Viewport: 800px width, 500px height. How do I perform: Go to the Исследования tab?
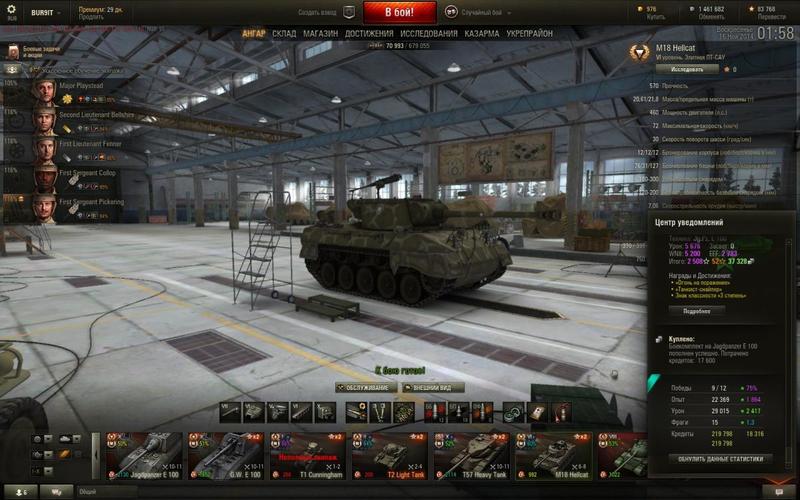coord(429,33)
